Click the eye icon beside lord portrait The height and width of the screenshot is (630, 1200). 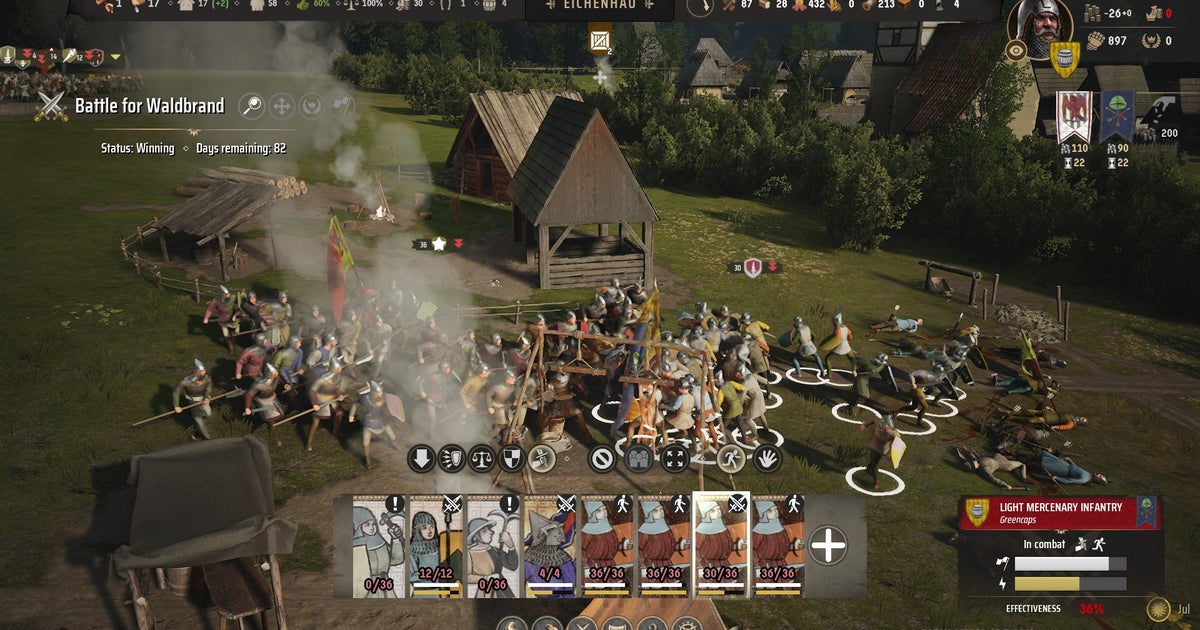coord(1016,50)
